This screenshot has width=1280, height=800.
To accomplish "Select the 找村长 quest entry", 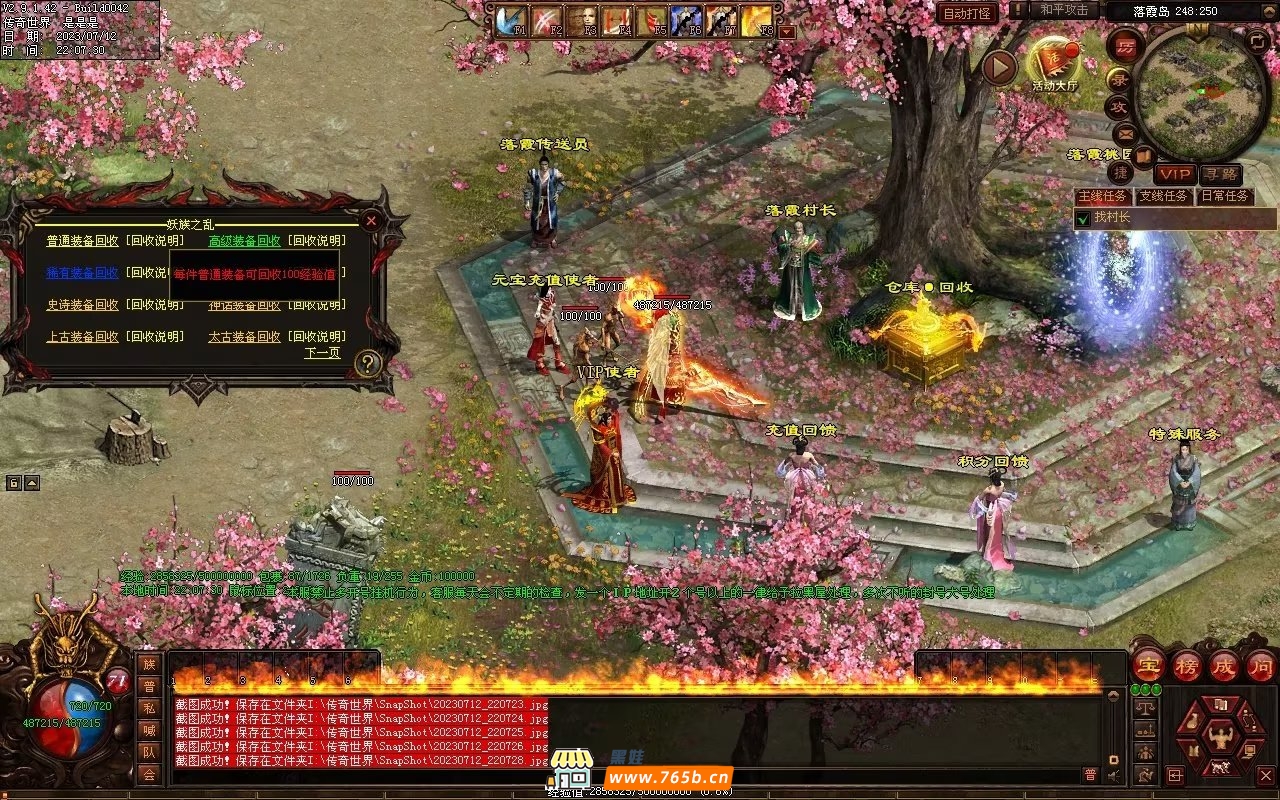I will click(1110, 217).
